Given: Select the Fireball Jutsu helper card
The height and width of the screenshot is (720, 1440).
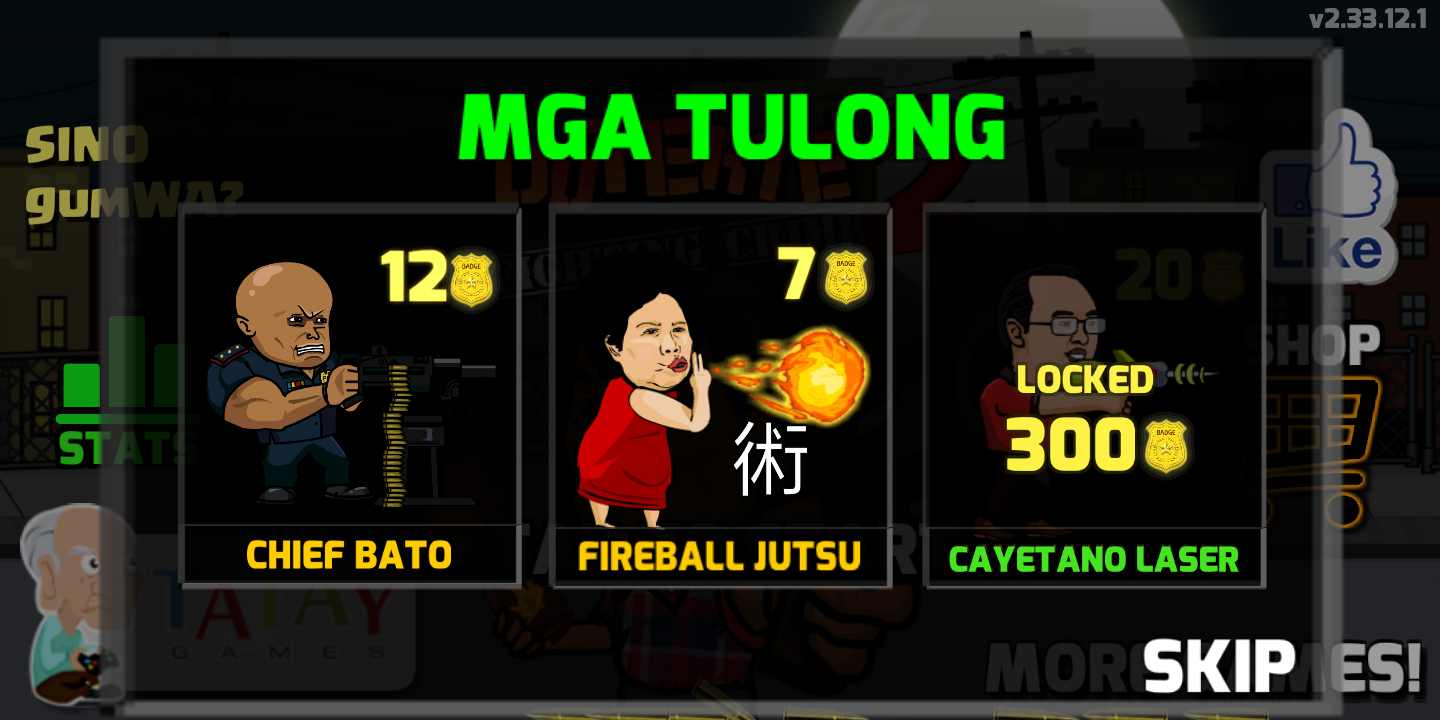Looking at the screenshot, I should click(720, 395).
